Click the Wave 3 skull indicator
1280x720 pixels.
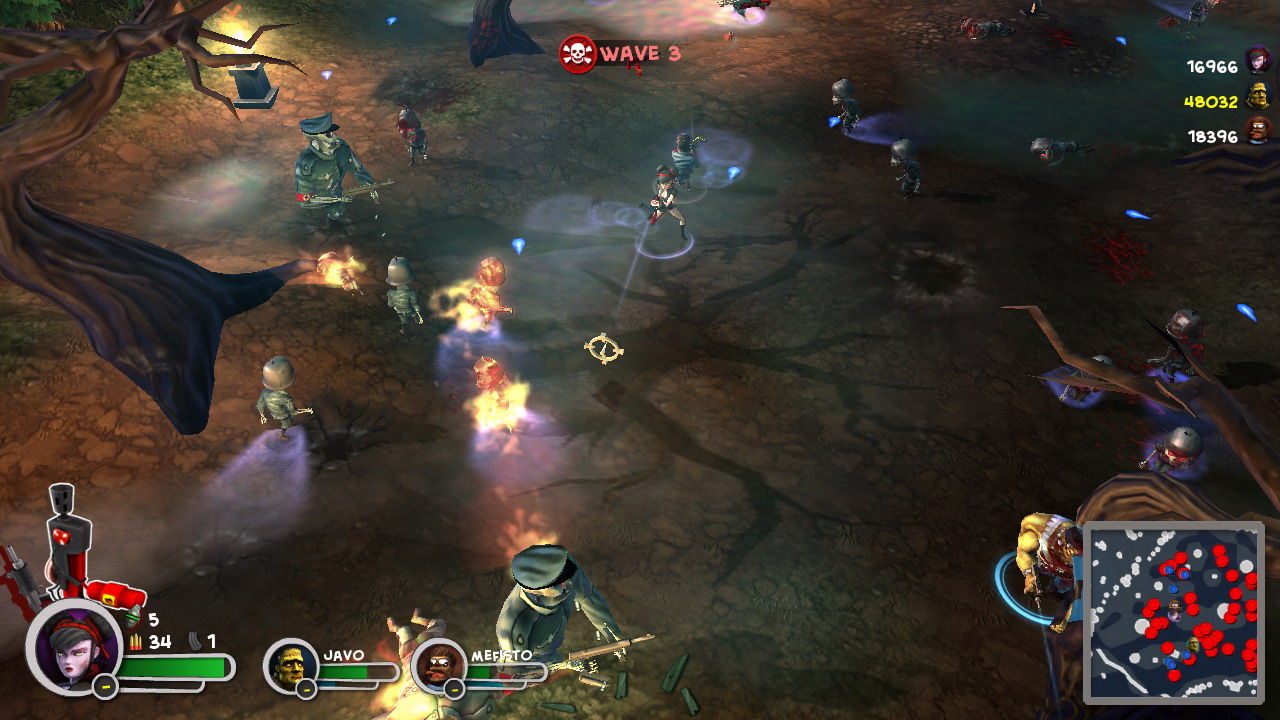(578, 54)
